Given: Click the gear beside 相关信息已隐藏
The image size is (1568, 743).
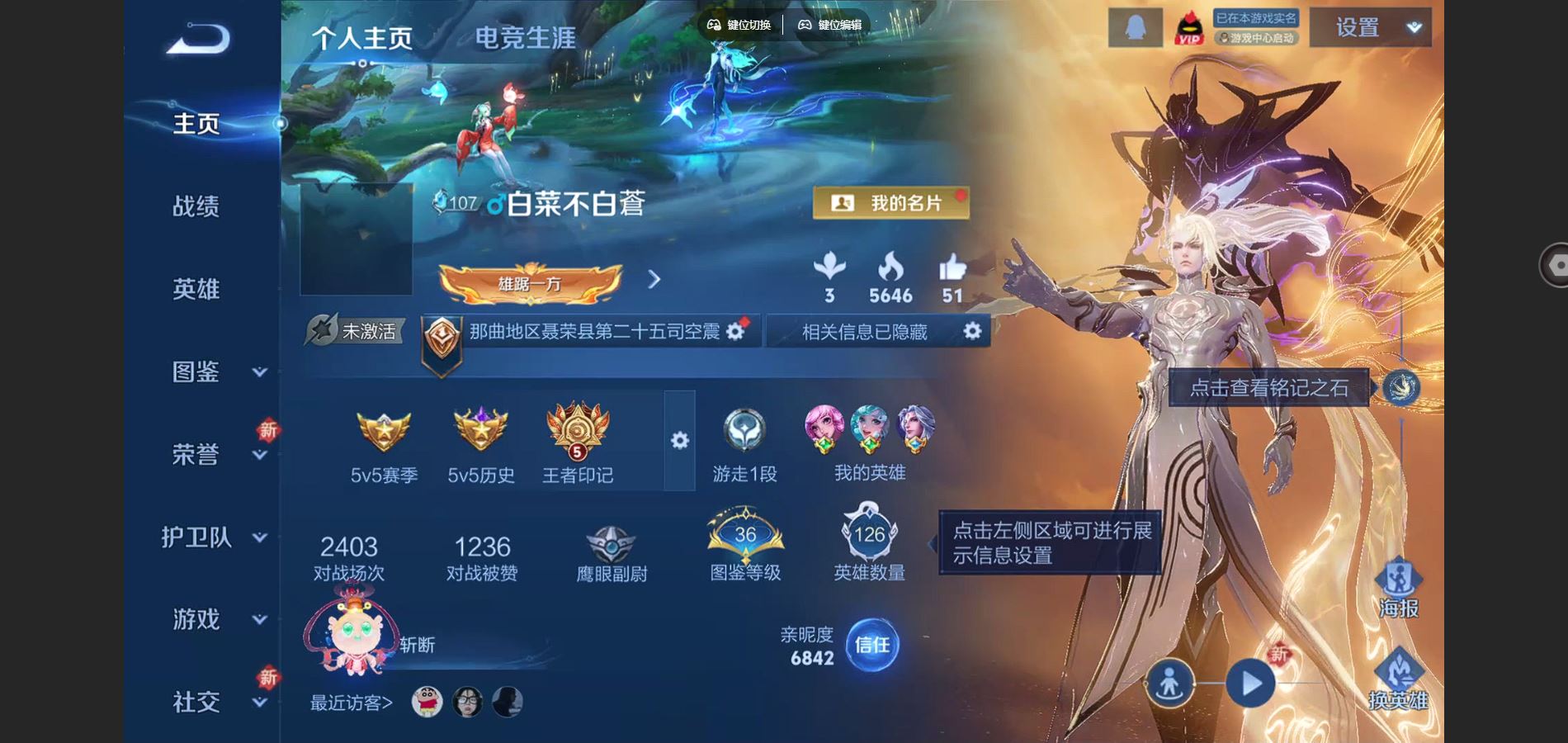Looking at the screenshot, I should pyautogui.click(x=971, y=331).
